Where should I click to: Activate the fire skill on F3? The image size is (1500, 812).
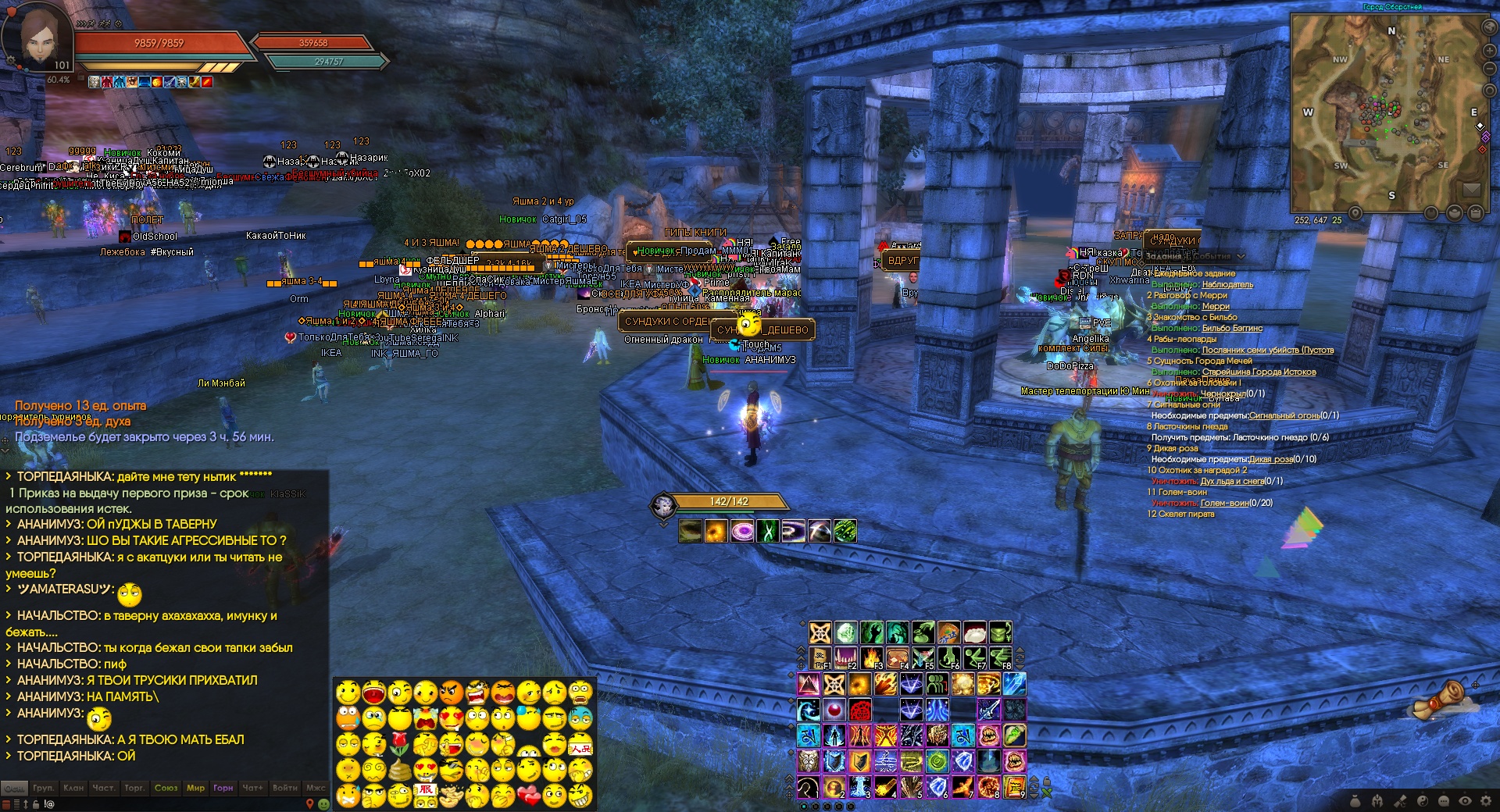click(x=872, y=657)
